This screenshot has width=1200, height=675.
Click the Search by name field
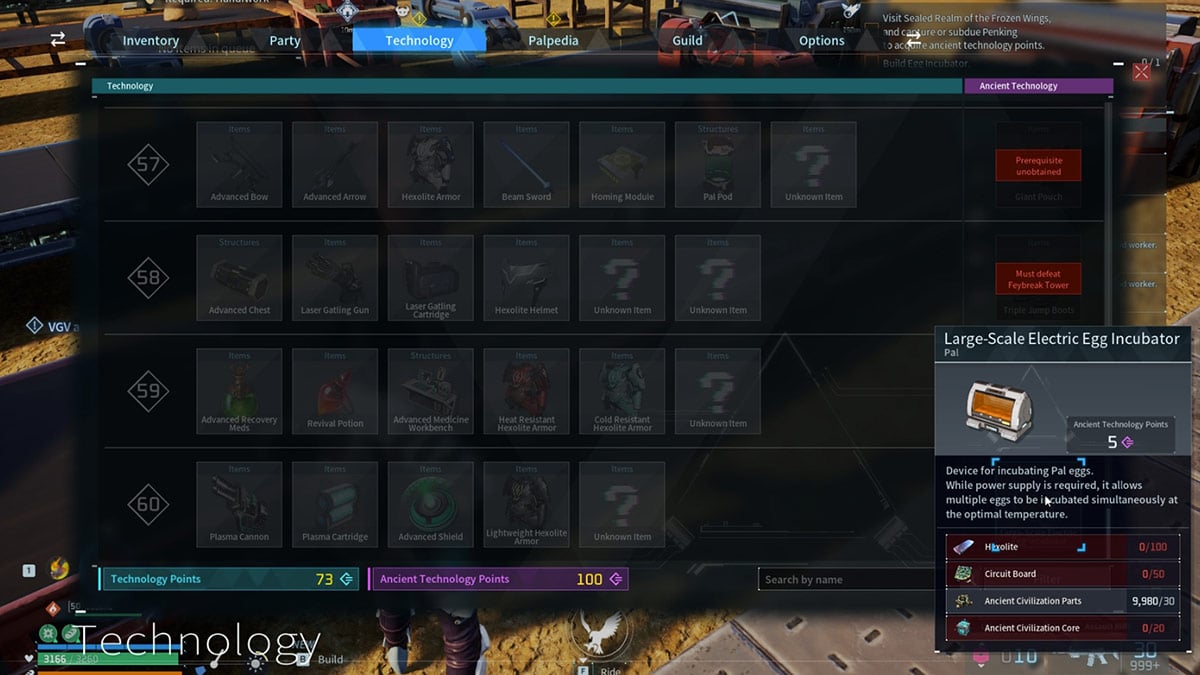point(845,579)
